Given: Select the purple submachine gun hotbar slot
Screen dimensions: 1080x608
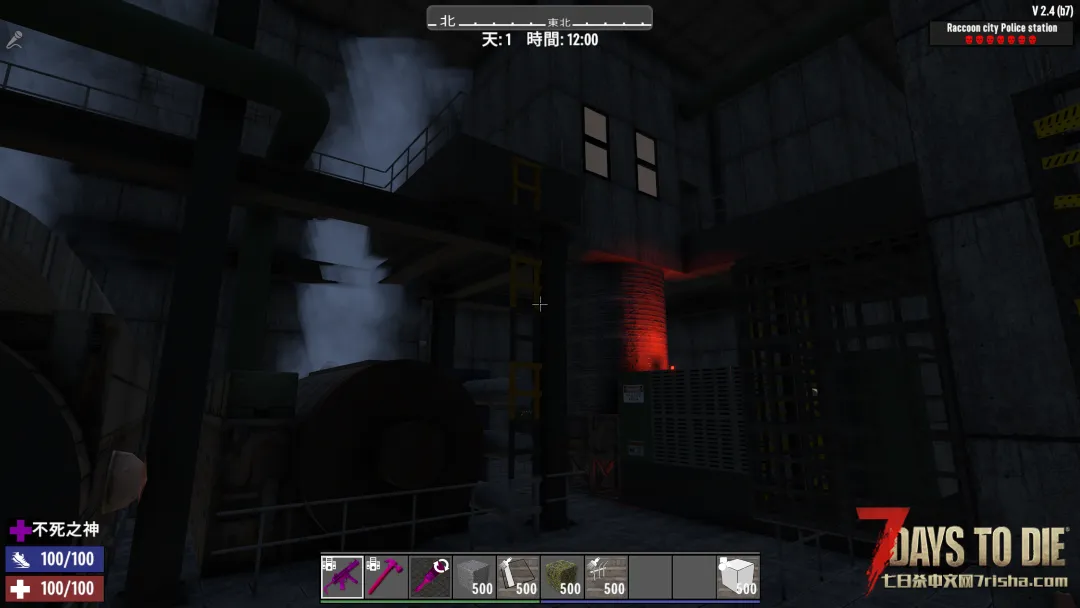Looking at the screenshot, I should 342,577.
